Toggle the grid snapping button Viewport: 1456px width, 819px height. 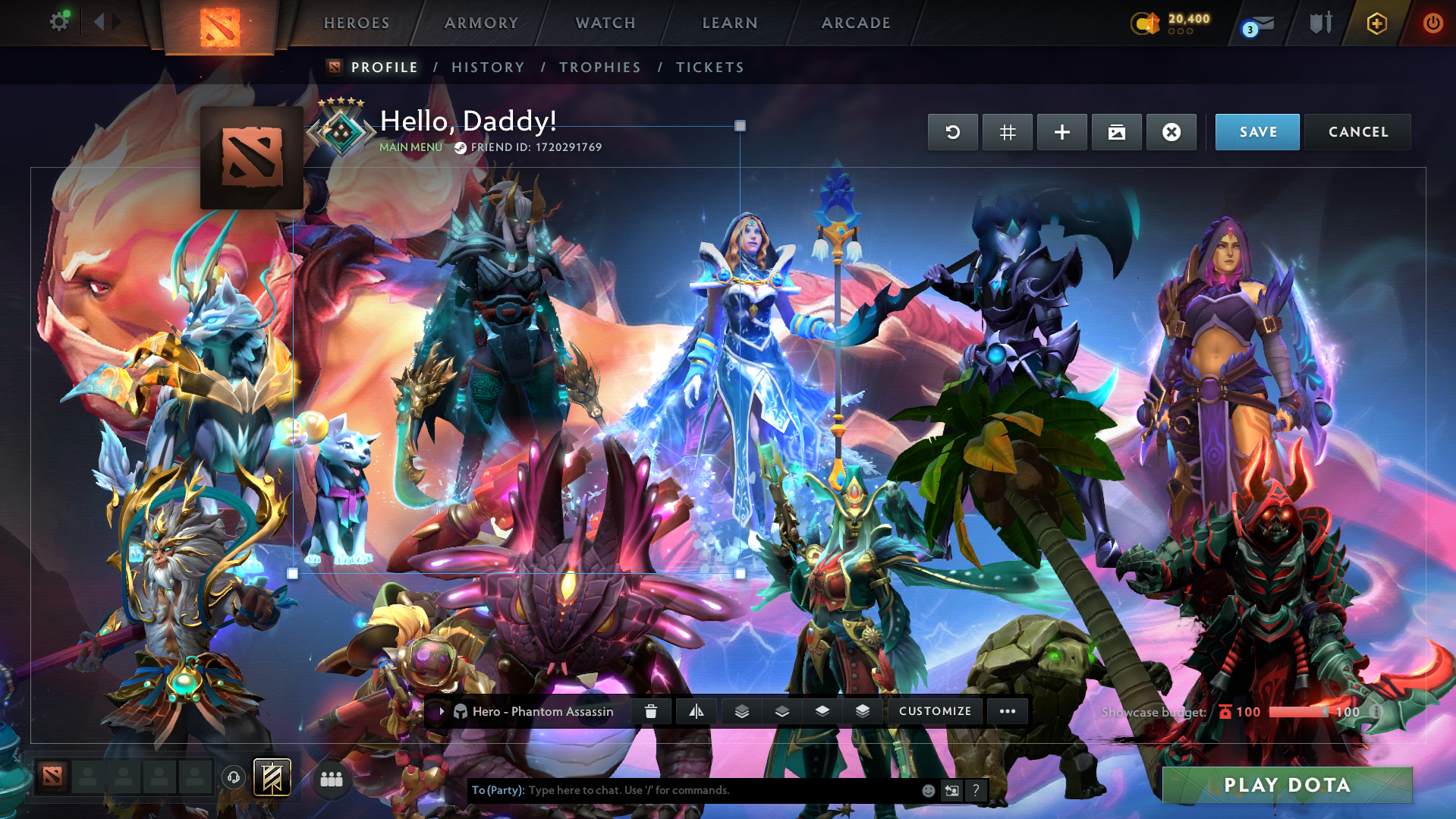click(x=1007, y=132)
